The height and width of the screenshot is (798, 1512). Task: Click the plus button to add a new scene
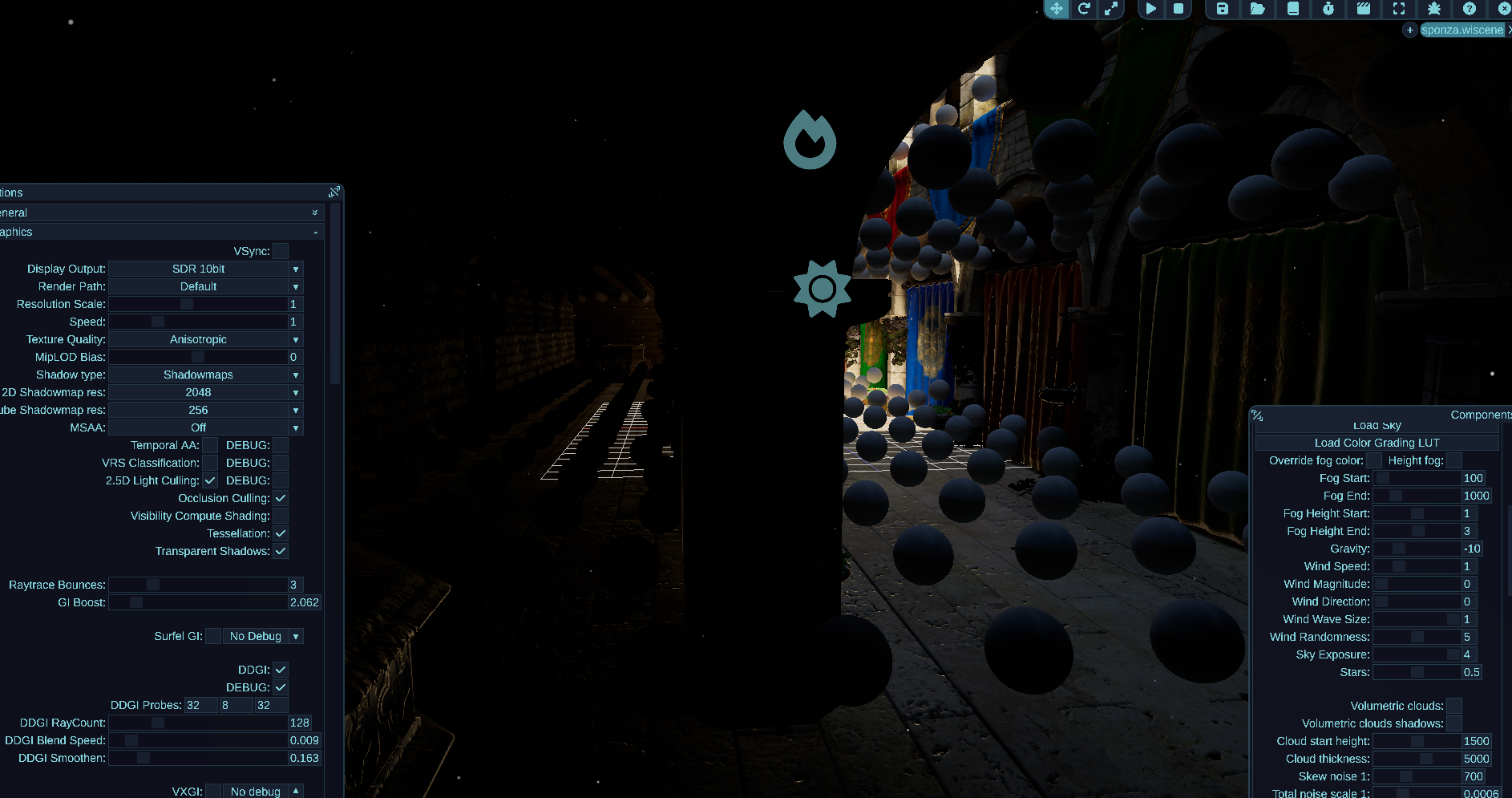click(x=1409, y=30)
